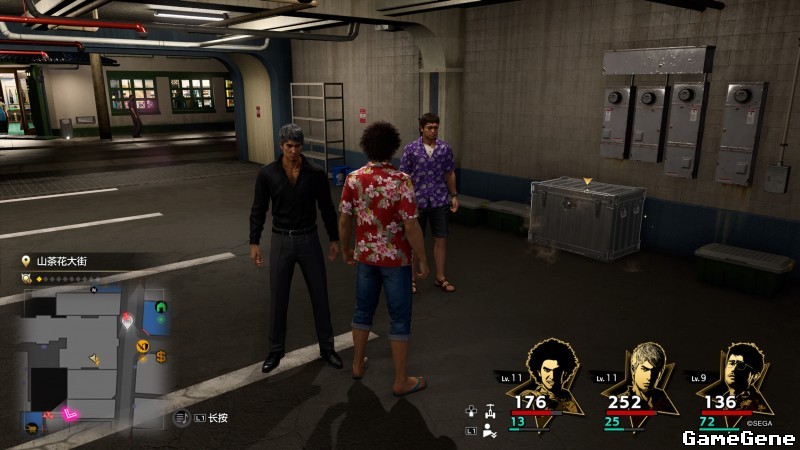This screenshot has height=450, width=800.
Task: Click the orange round marker on minimap
Action: coord(142,345)
